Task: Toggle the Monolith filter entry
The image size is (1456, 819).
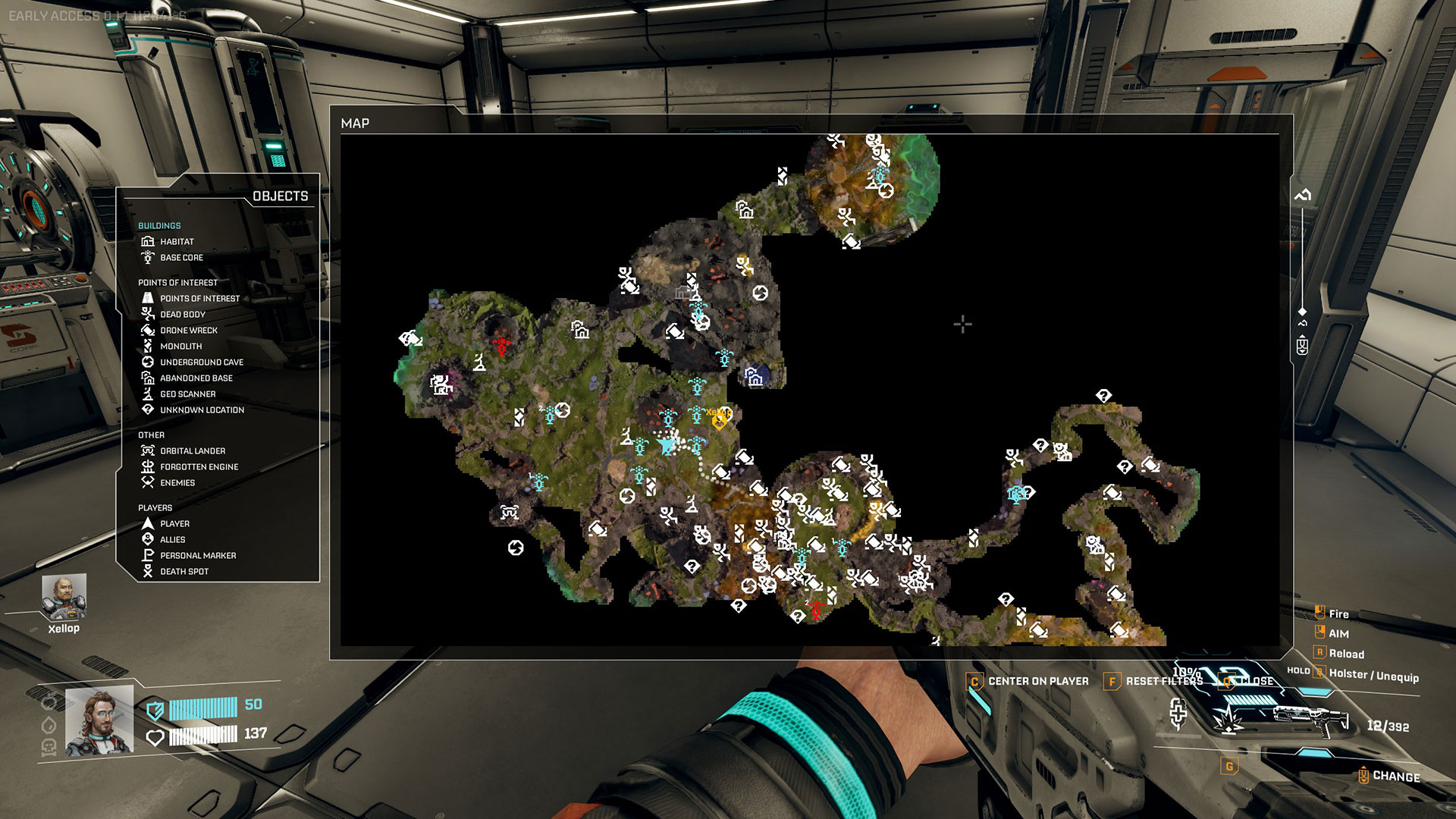Action: [x=180, y=346]
